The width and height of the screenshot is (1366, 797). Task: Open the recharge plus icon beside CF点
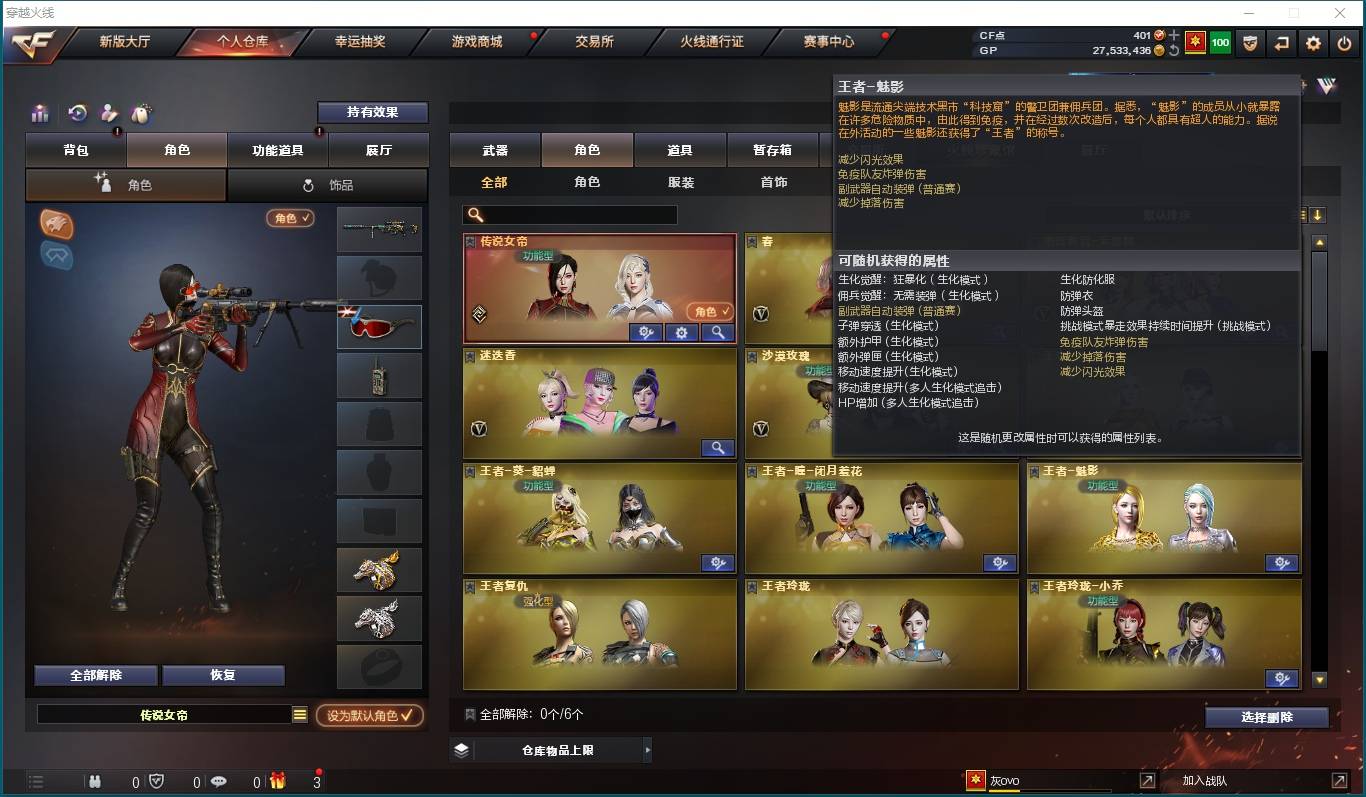click(1172, 35)
